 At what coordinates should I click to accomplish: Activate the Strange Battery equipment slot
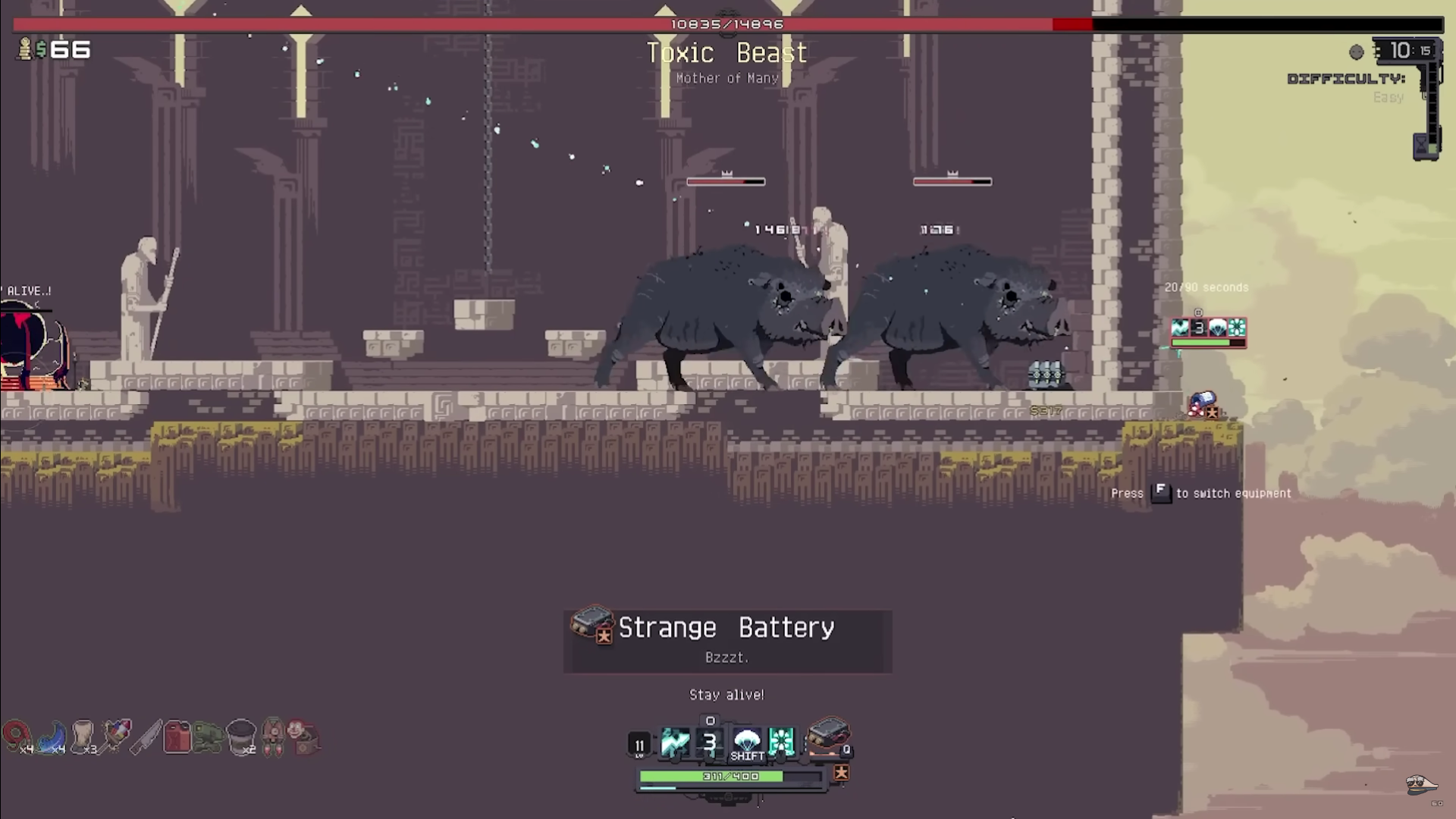(828, 736)
